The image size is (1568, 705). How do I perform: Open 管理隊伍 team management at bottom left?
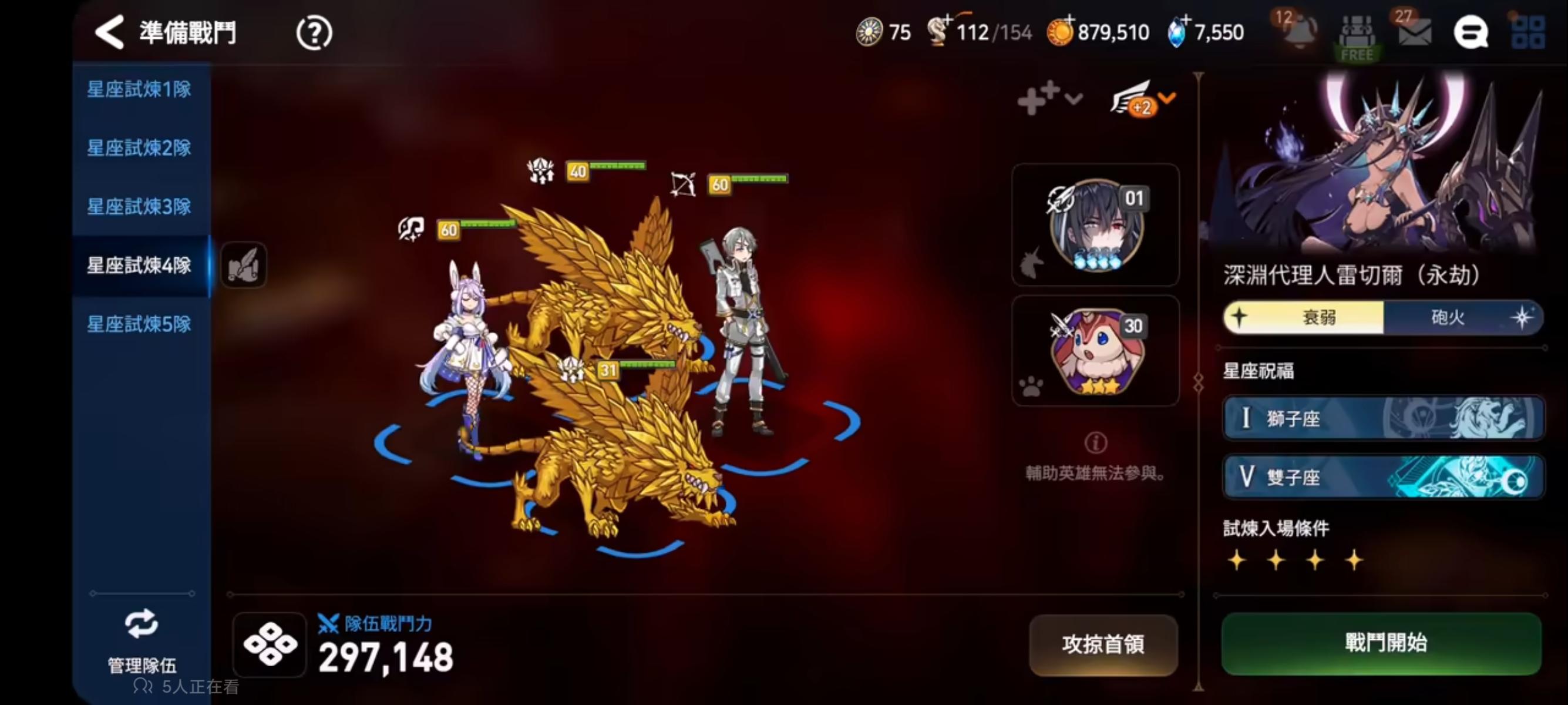141,639
